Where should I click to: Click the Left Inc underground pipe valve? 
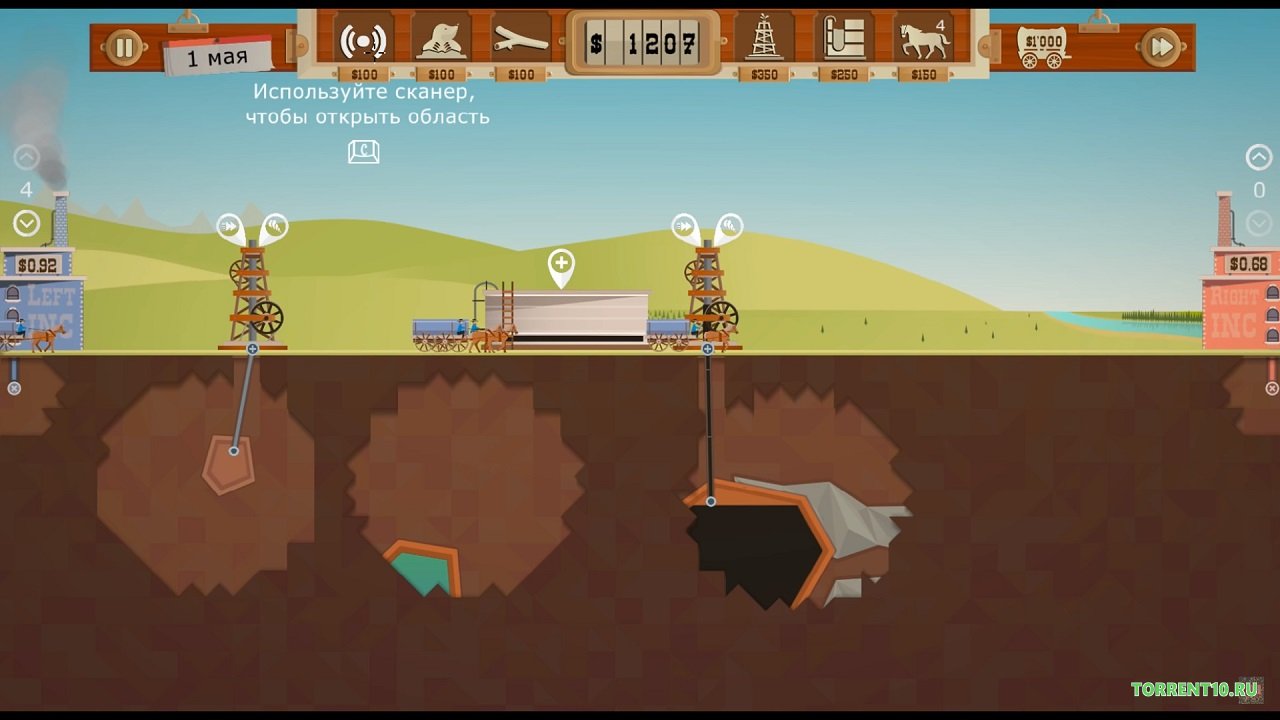pos(14,388)
